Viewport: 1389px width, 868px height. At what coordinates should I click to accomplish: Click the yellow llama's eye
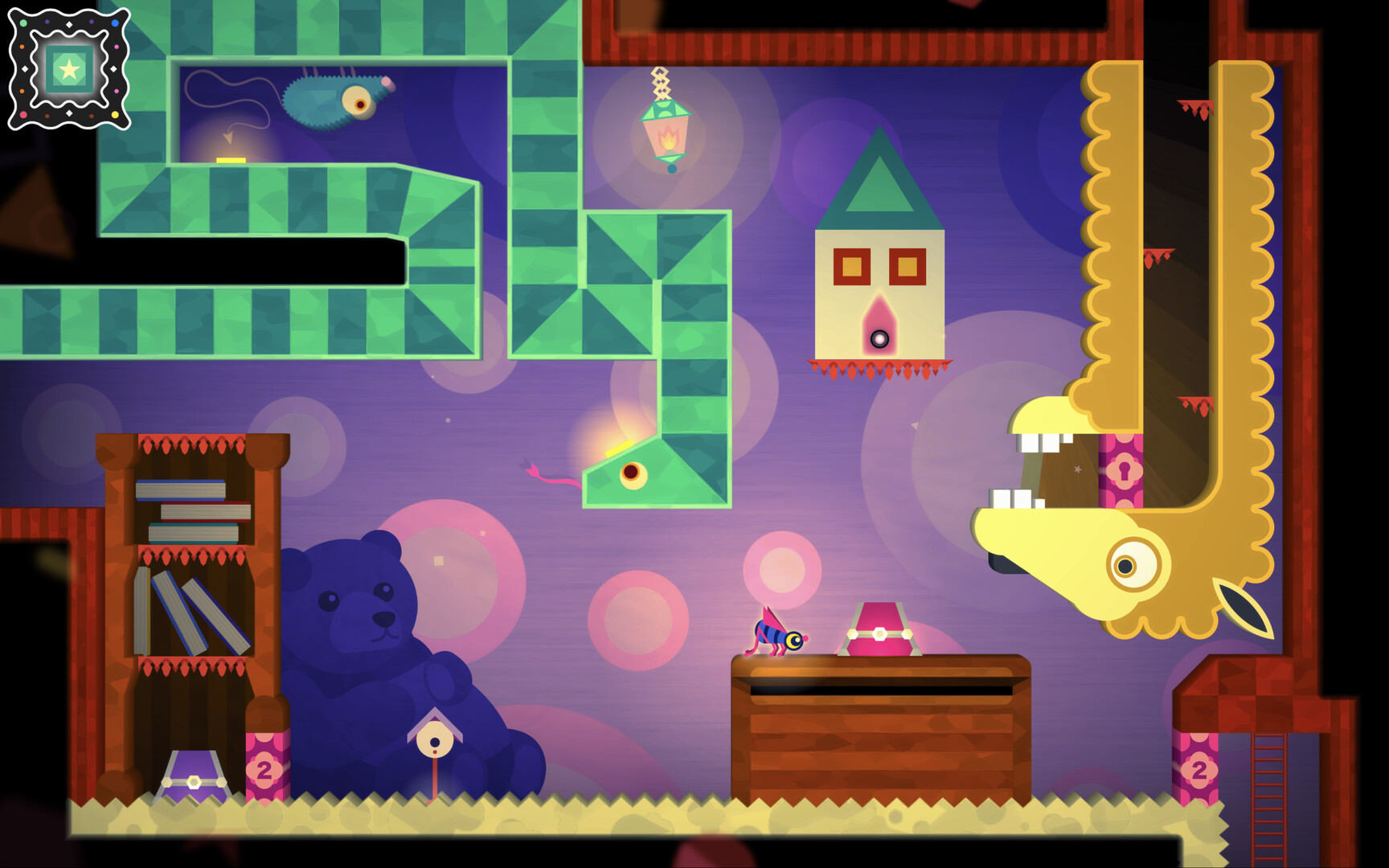[1125, 567]
